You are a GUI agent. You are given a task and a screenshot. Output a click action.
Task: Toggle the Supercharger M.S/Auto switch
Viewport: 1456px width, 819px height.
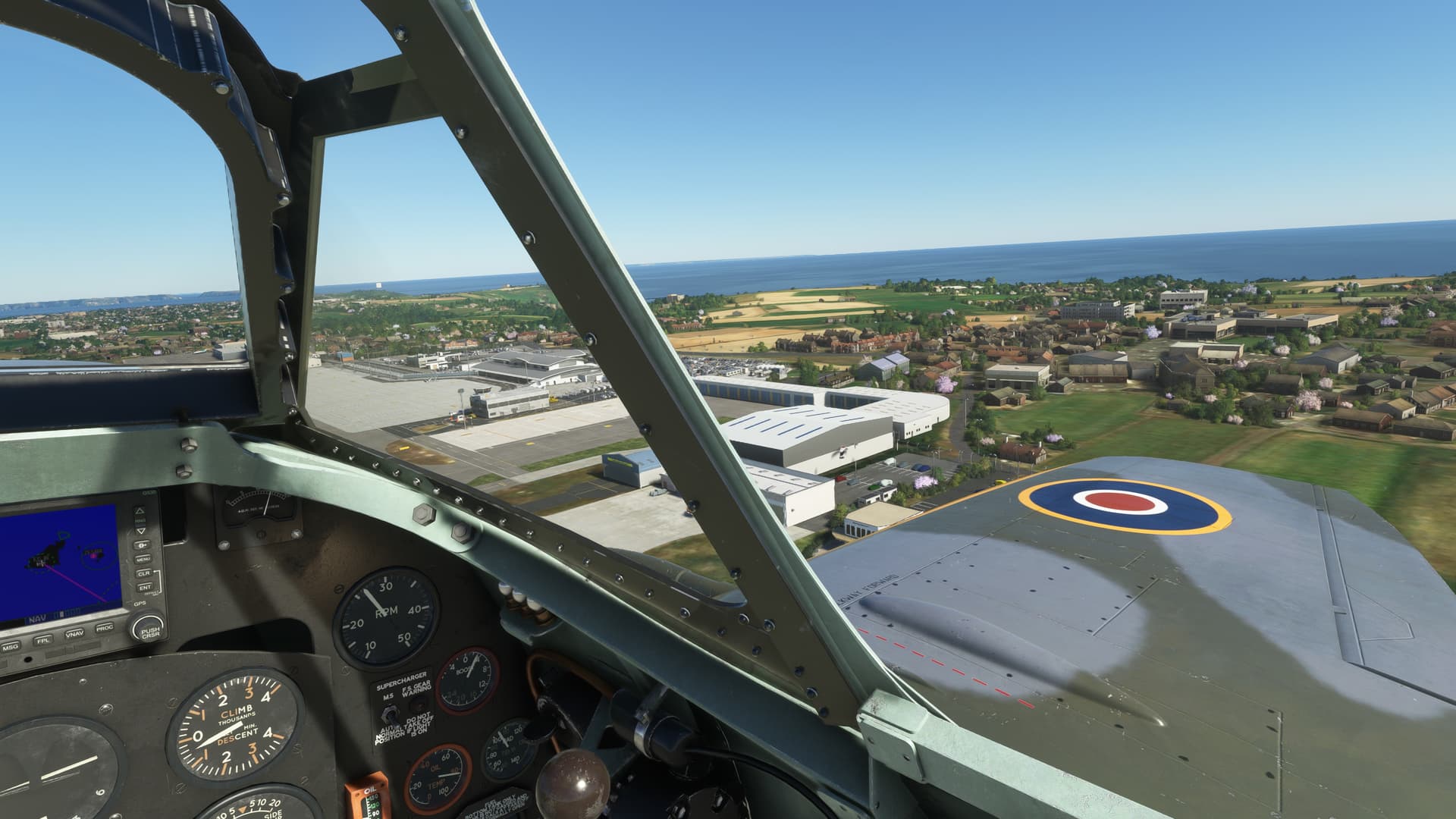[x=393, y=714]
